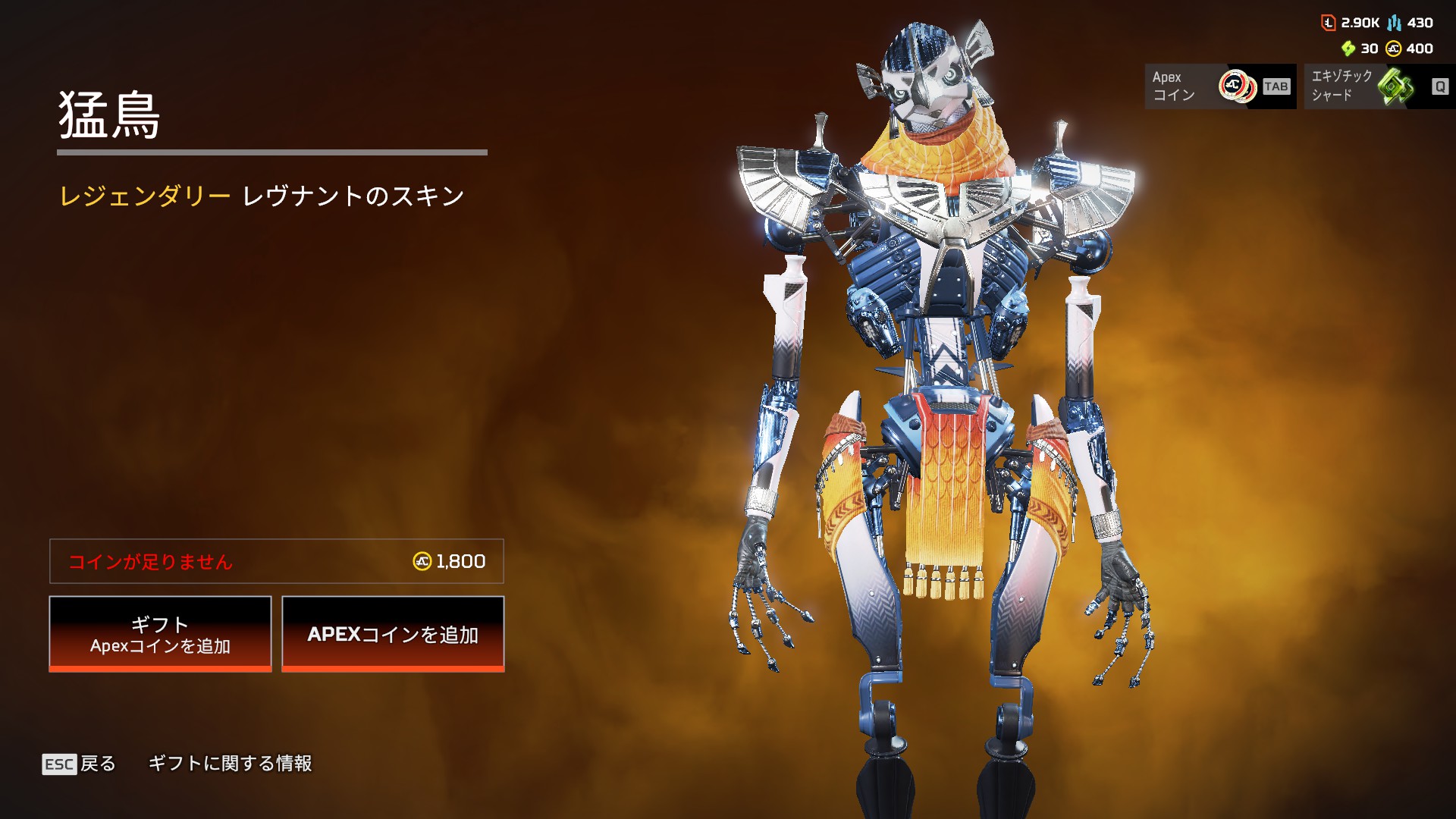Screen dimensions: 1456x819
Task: Click the 1,800 coin price row
Action: pyautogui.click(x=277, y=561)
